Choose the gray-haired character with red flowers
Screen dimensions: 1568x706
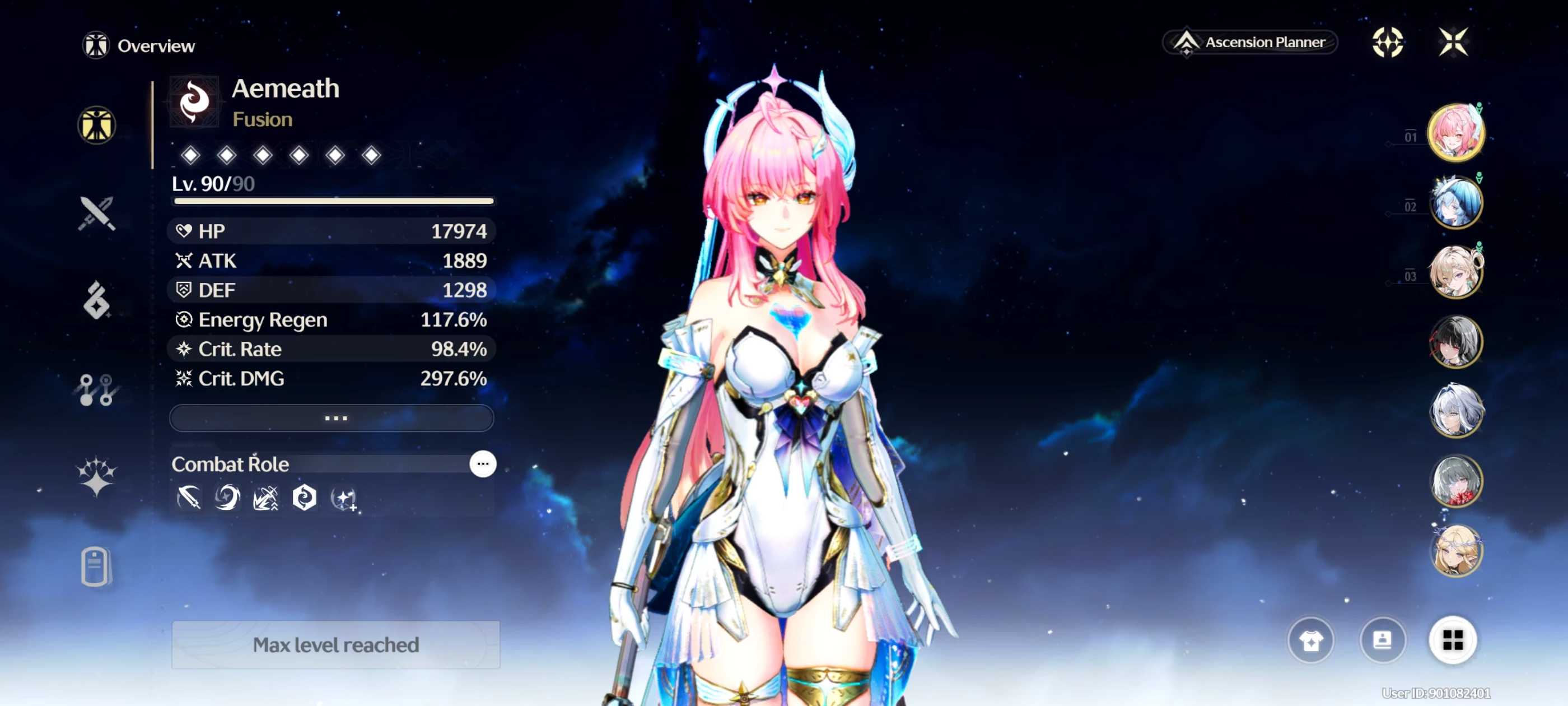(1455, 481)
